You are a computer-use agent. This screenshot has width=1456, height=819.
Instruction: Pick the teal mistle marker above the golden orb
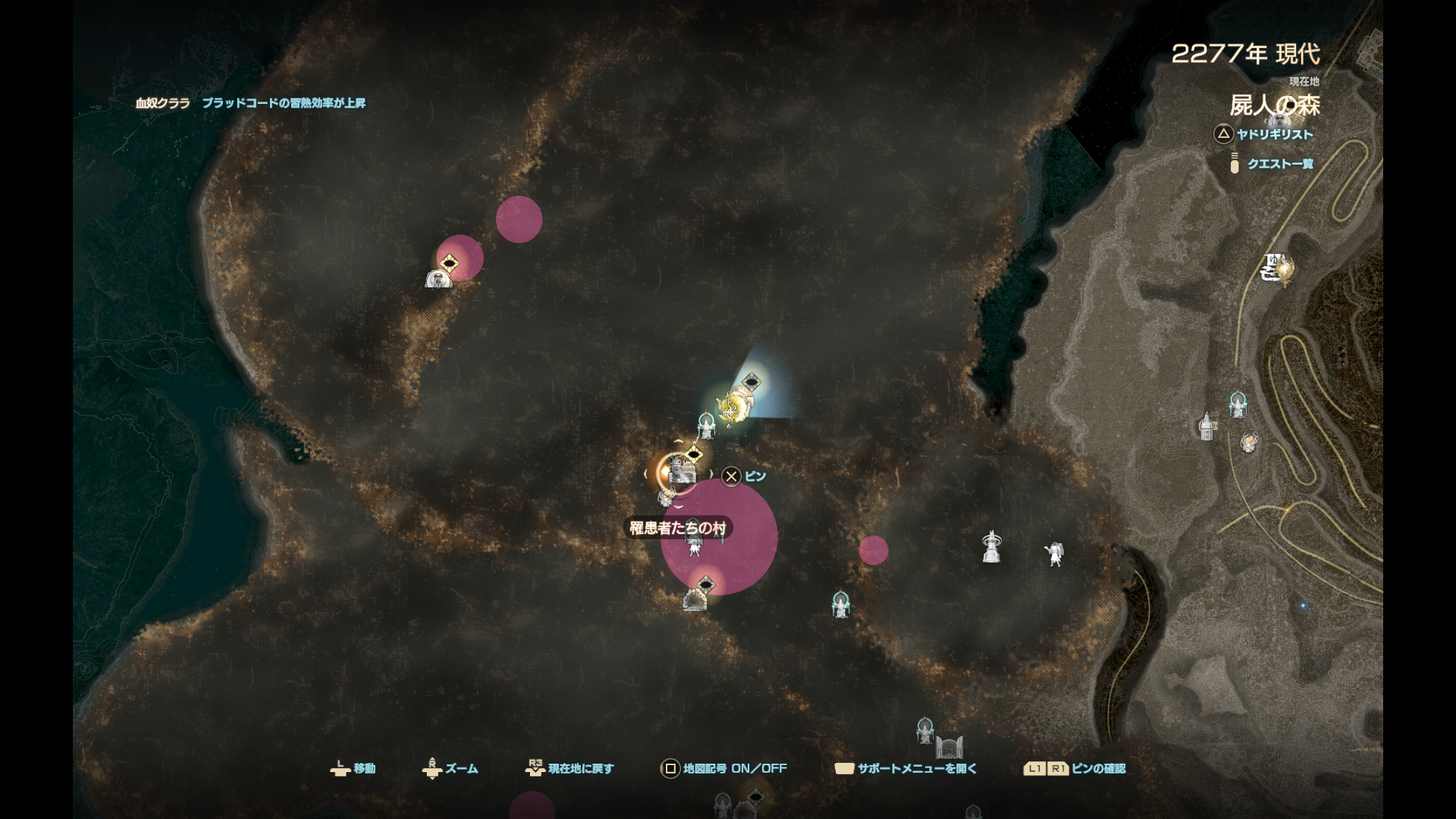tap(1238, 405)
